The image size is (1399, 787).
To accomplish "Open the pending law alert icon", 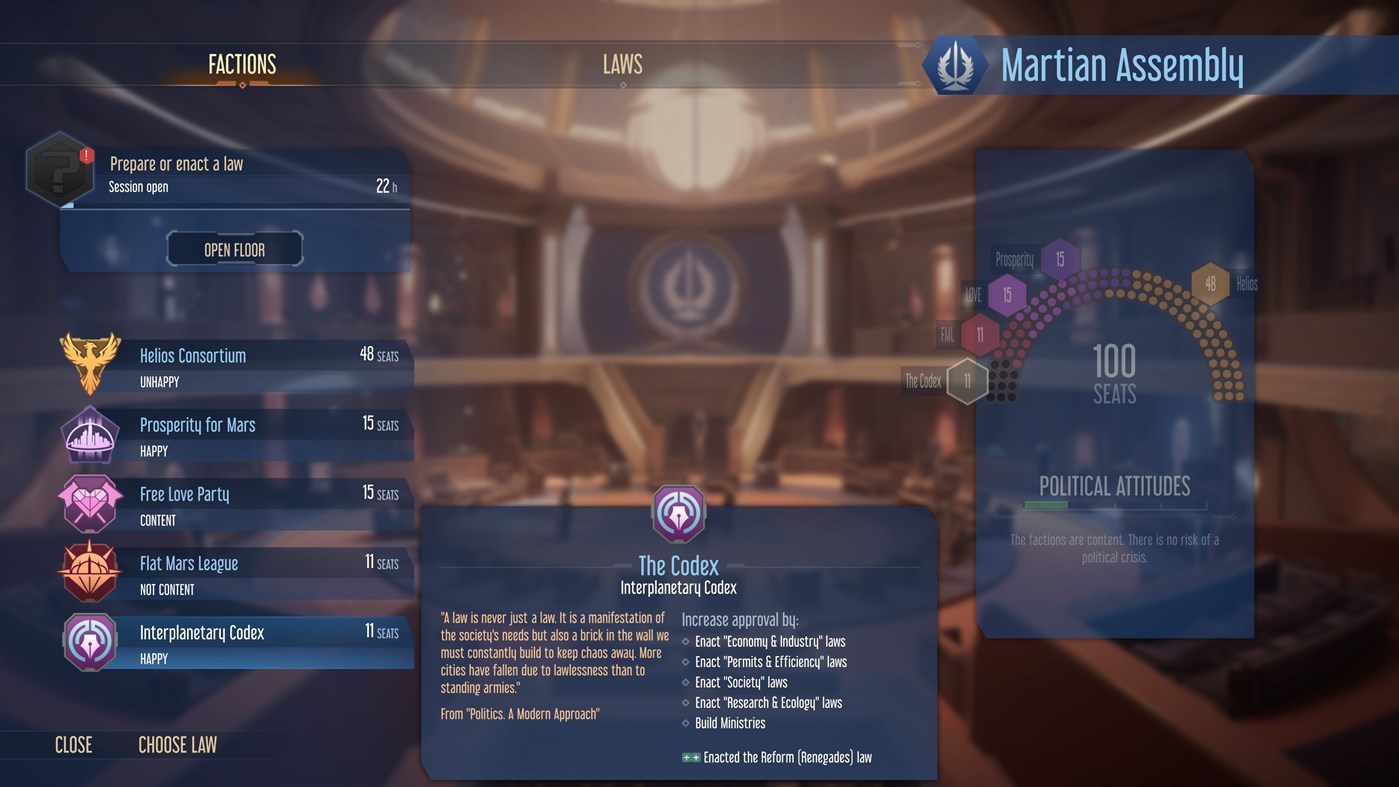I will click(x=60, y=168).
